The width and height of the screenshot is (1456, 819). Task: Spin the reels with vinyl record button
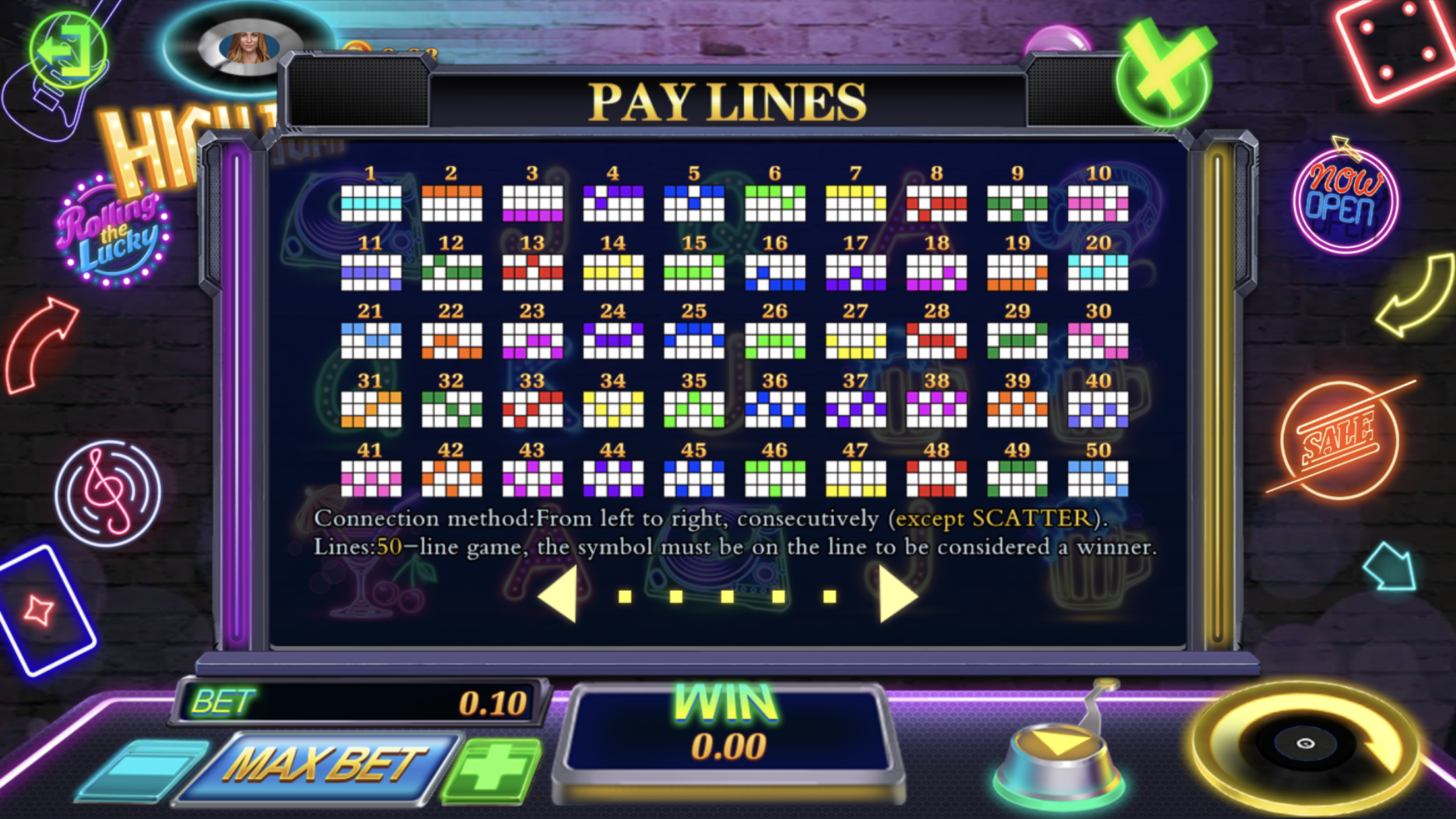click(1306, 744)
